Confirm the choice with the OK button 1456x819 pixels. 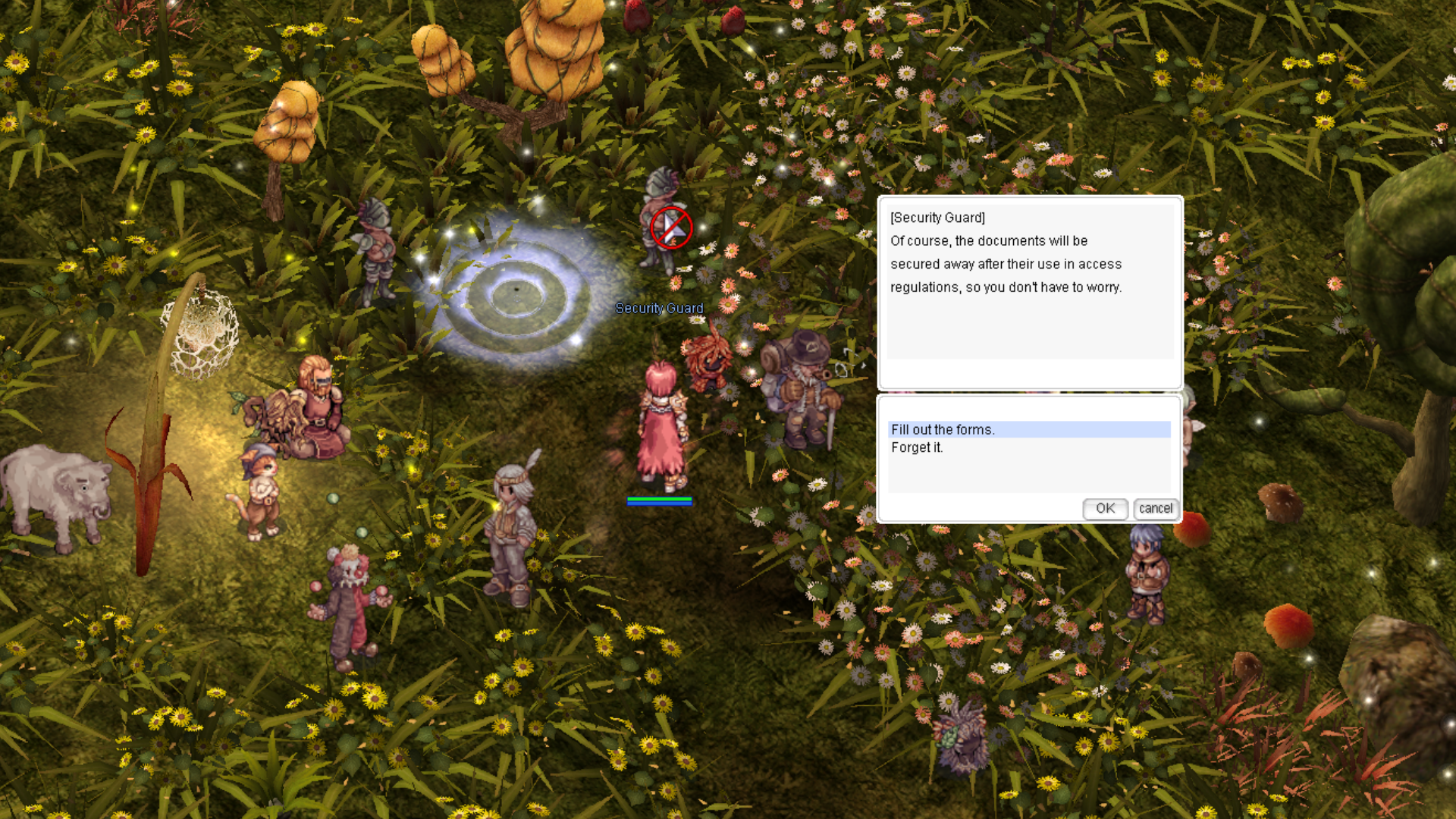pos(1105,508)
